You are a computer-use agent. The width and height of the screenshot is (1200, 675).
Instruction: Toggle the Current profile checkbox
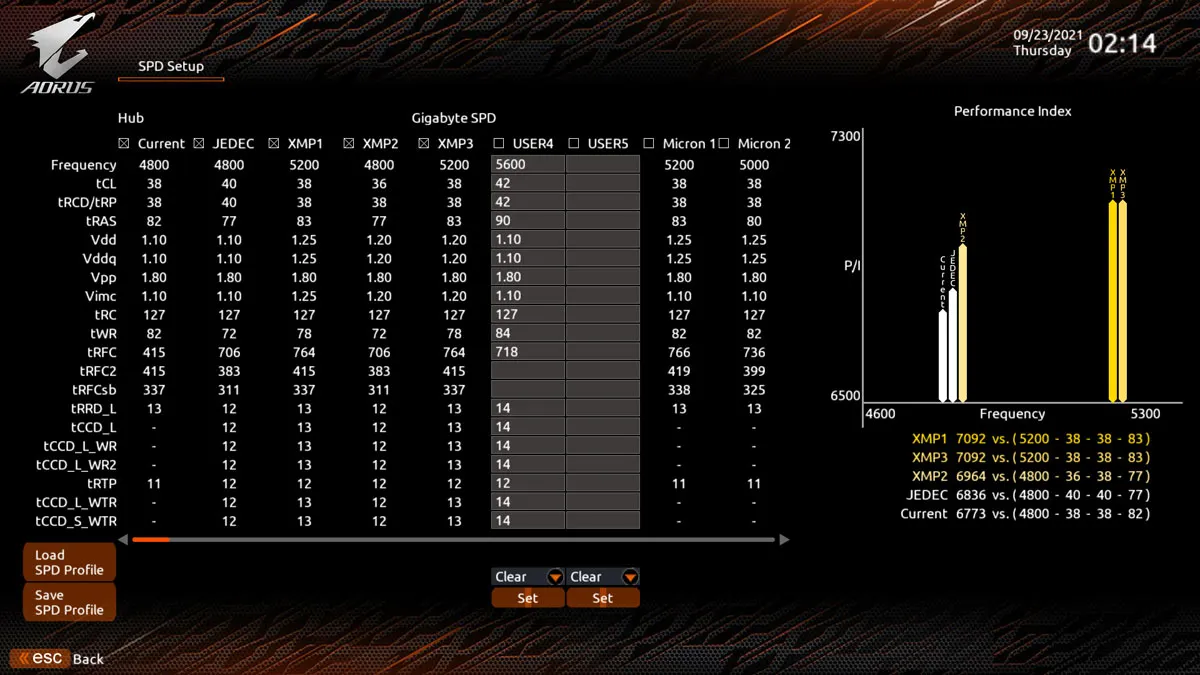124,144
